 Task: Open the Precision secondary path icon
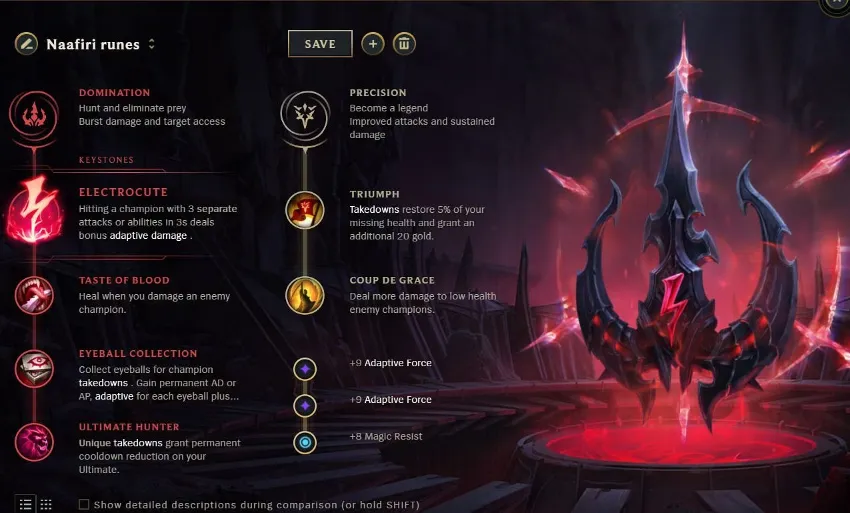point(304,113)
